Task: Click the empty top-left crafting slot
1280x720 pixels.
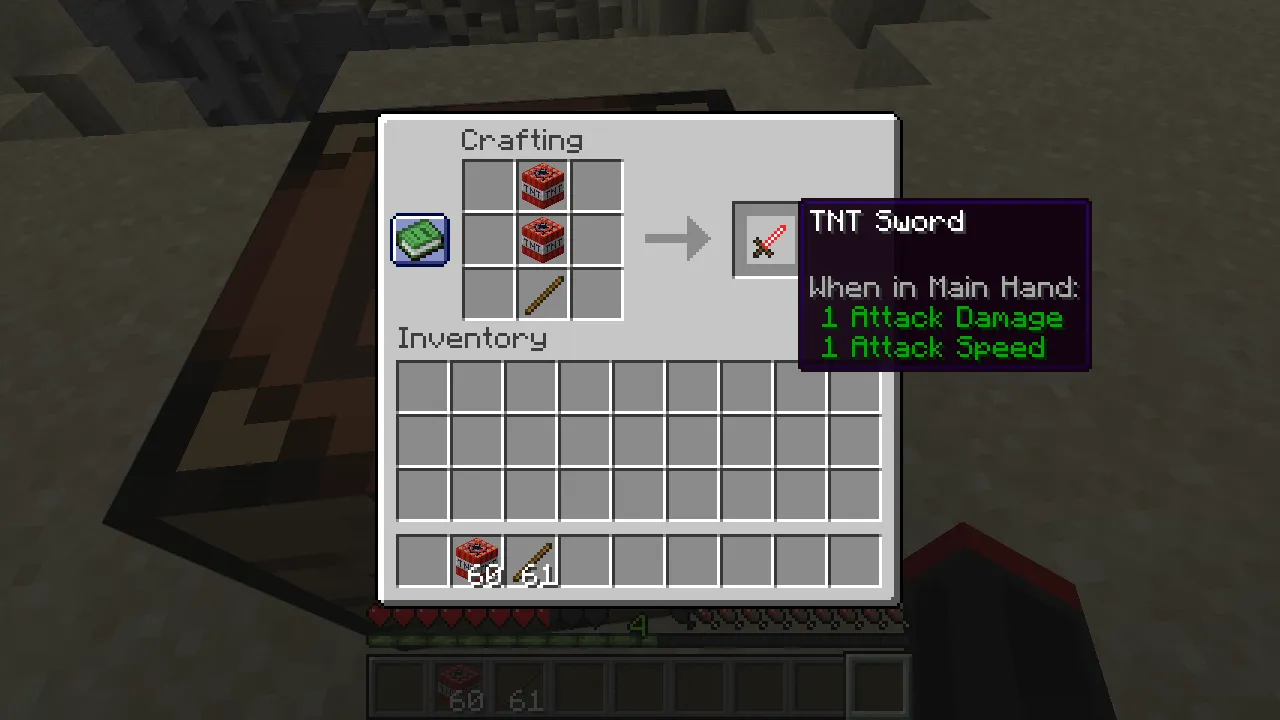Action: (488, 185)
